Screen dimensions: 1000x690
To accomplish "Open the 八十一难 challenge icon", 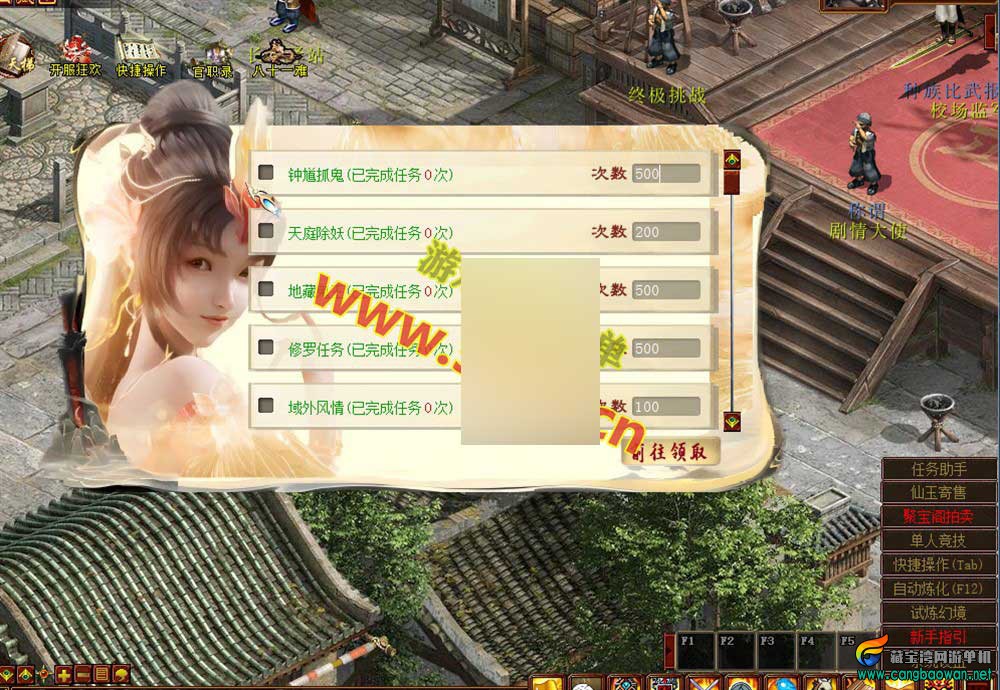I will (x=279, y=58).
